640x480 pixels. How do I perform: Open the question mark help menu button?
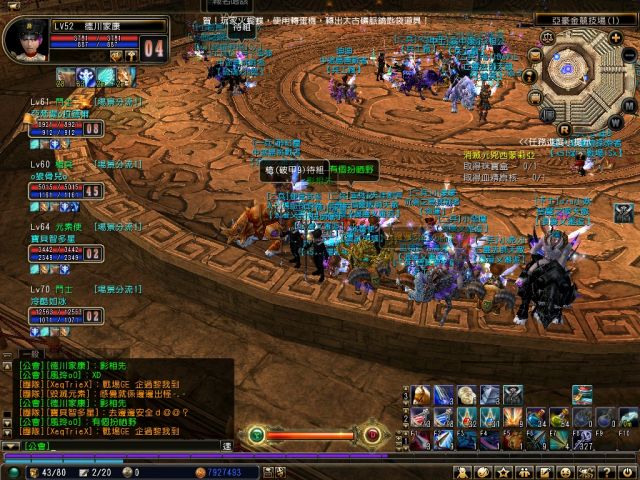click(x=611, y=472)
